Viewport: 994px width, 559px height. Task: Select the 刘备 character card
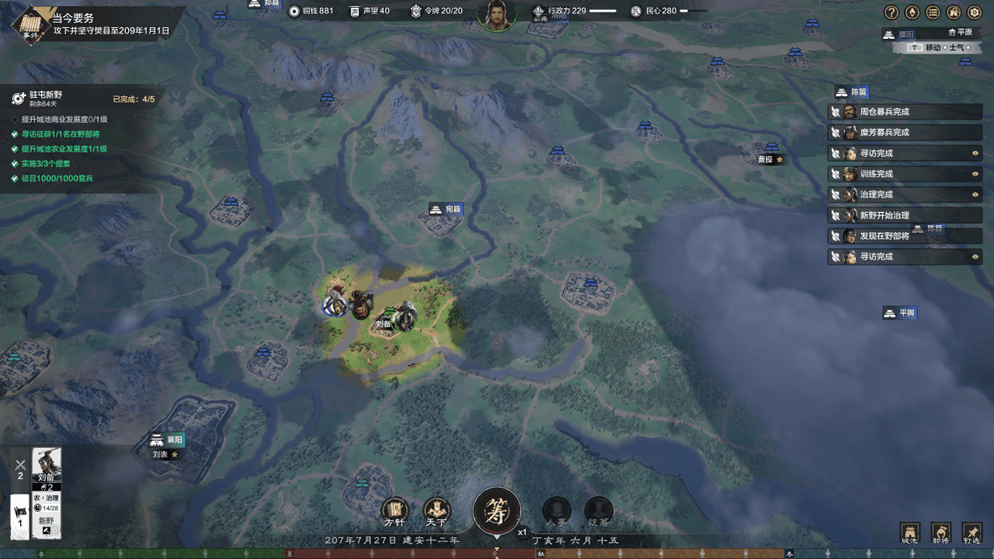coord(47,468)
